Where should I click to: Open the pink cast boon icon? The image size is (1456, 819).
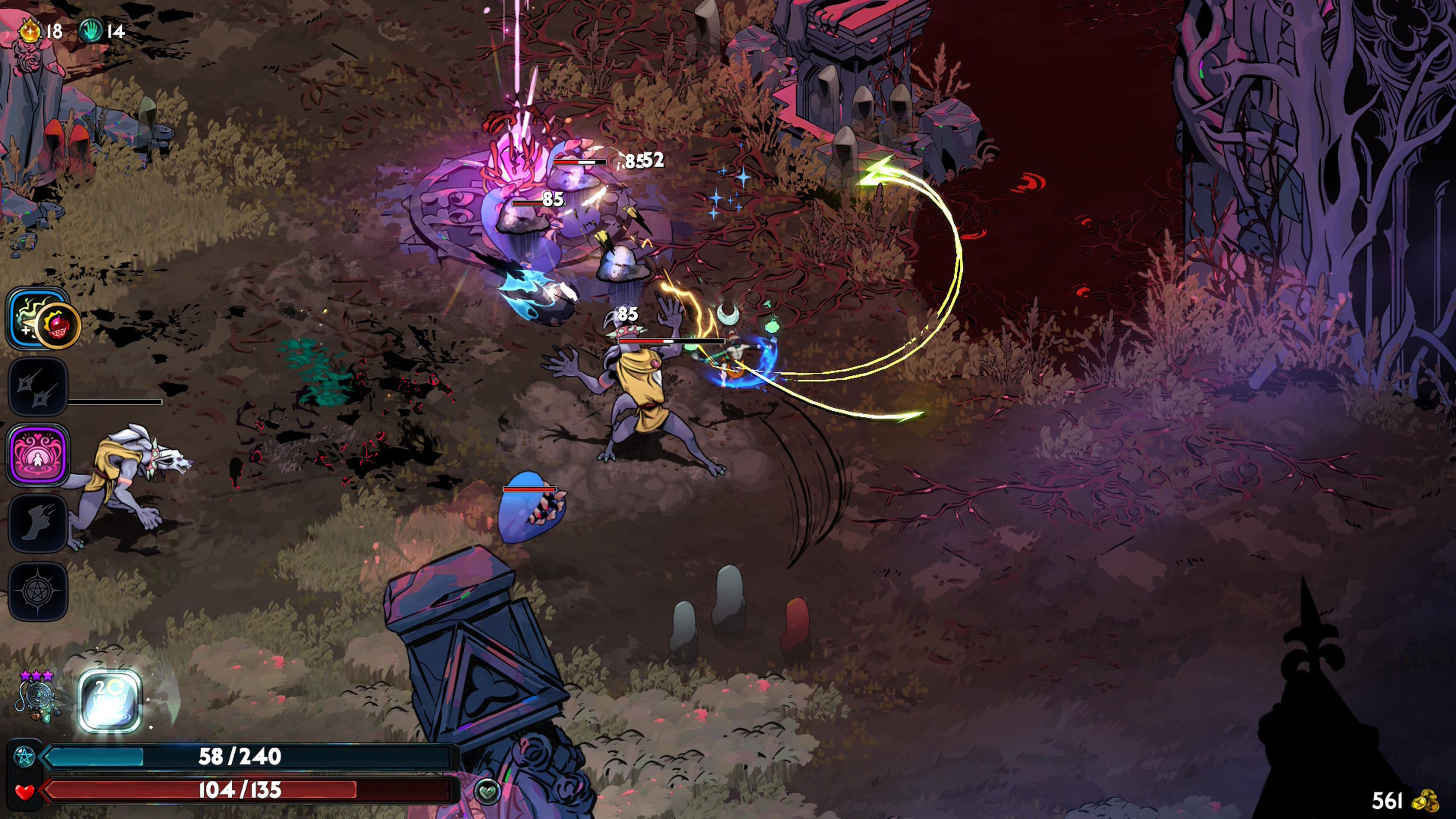[37, 455]
